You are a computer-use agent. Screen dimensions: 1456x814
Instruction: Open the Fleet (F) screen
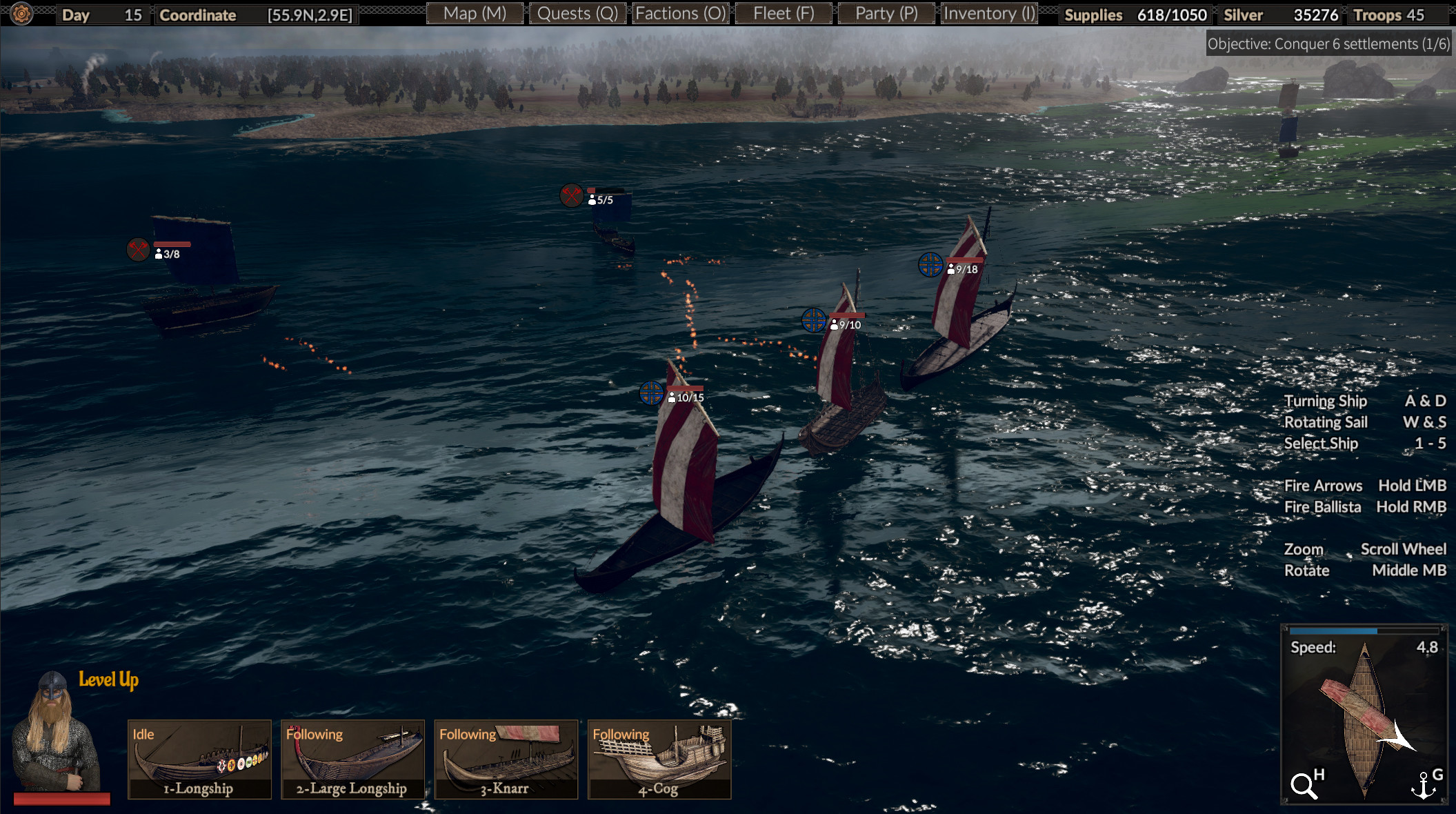783,12
